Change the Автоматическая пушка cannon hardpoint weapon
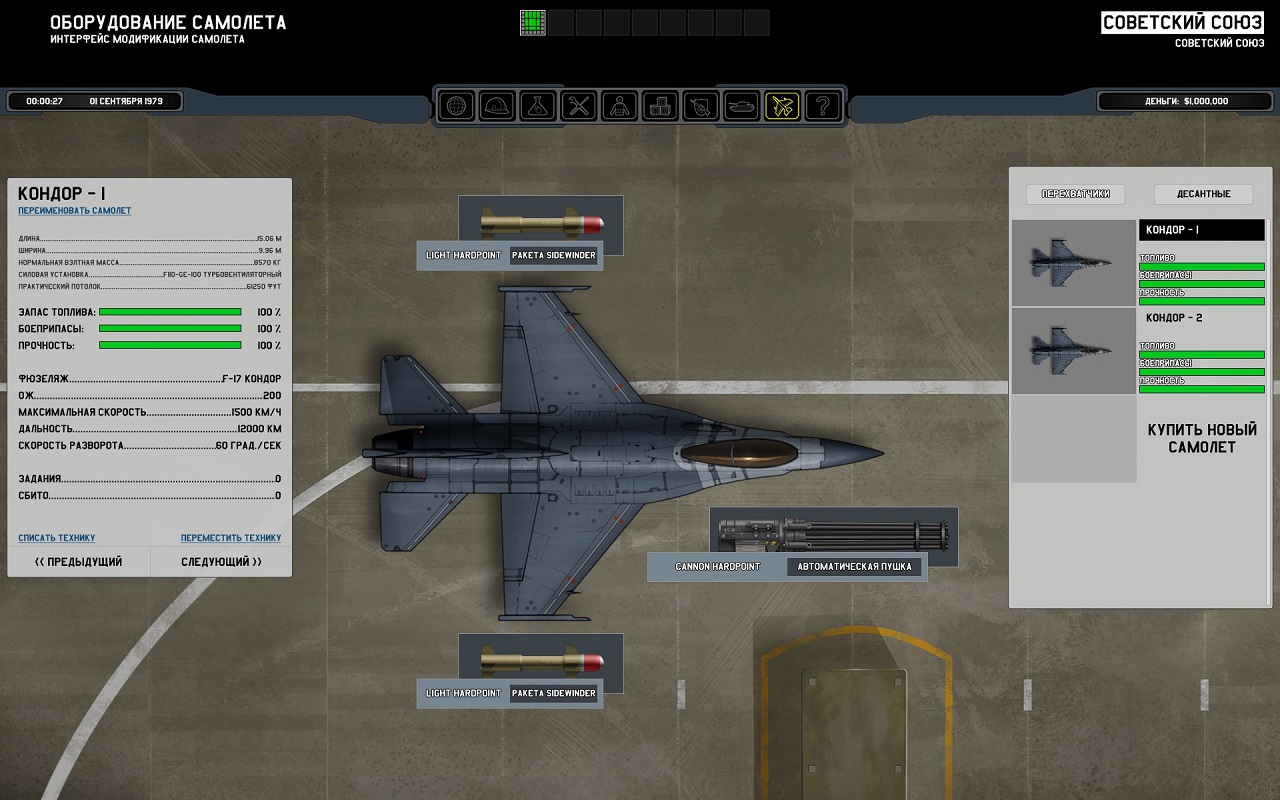This screenshot has height=800, width=1280. pos(855,567)
